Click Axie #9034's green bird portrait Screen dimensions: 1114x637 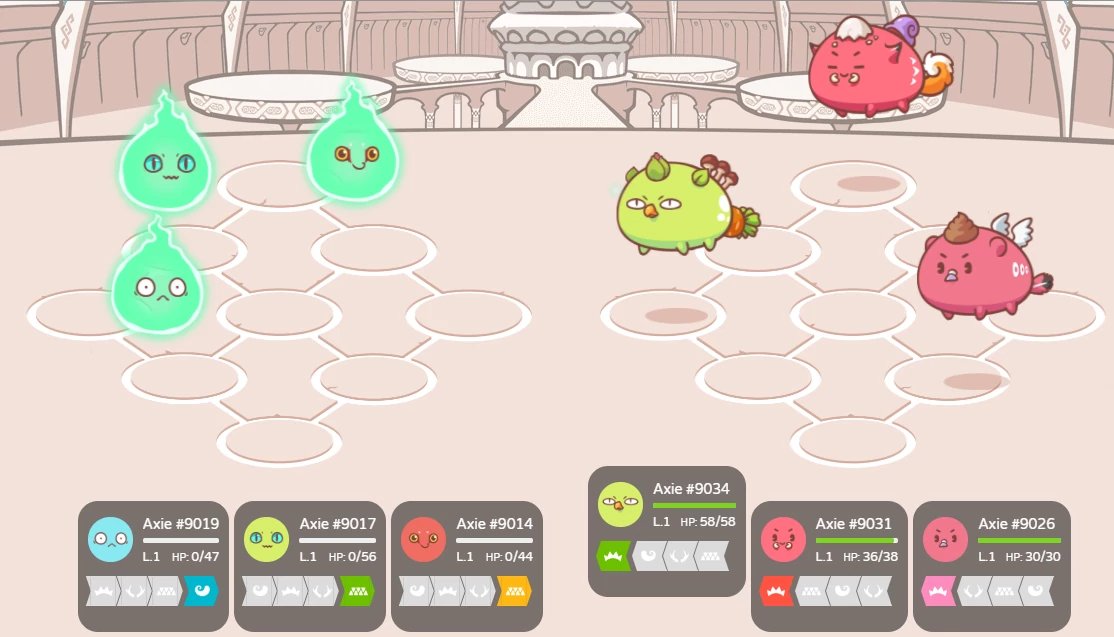620,504
